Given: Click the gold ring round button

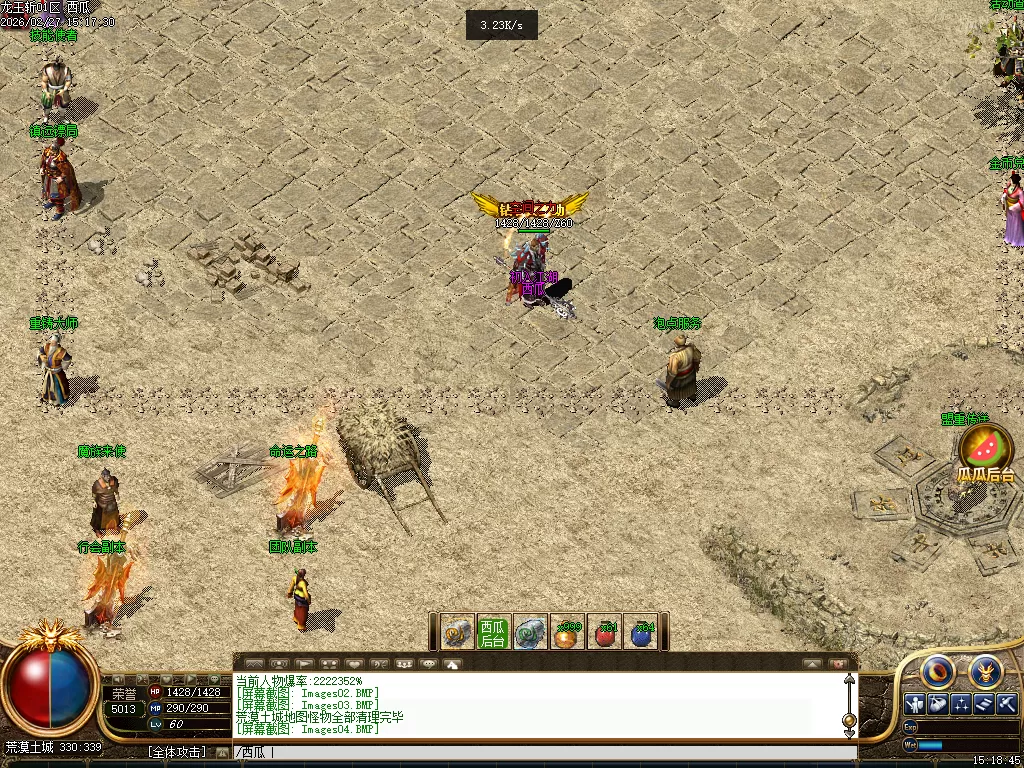Looking at the screenshot, I should (938, 671).
